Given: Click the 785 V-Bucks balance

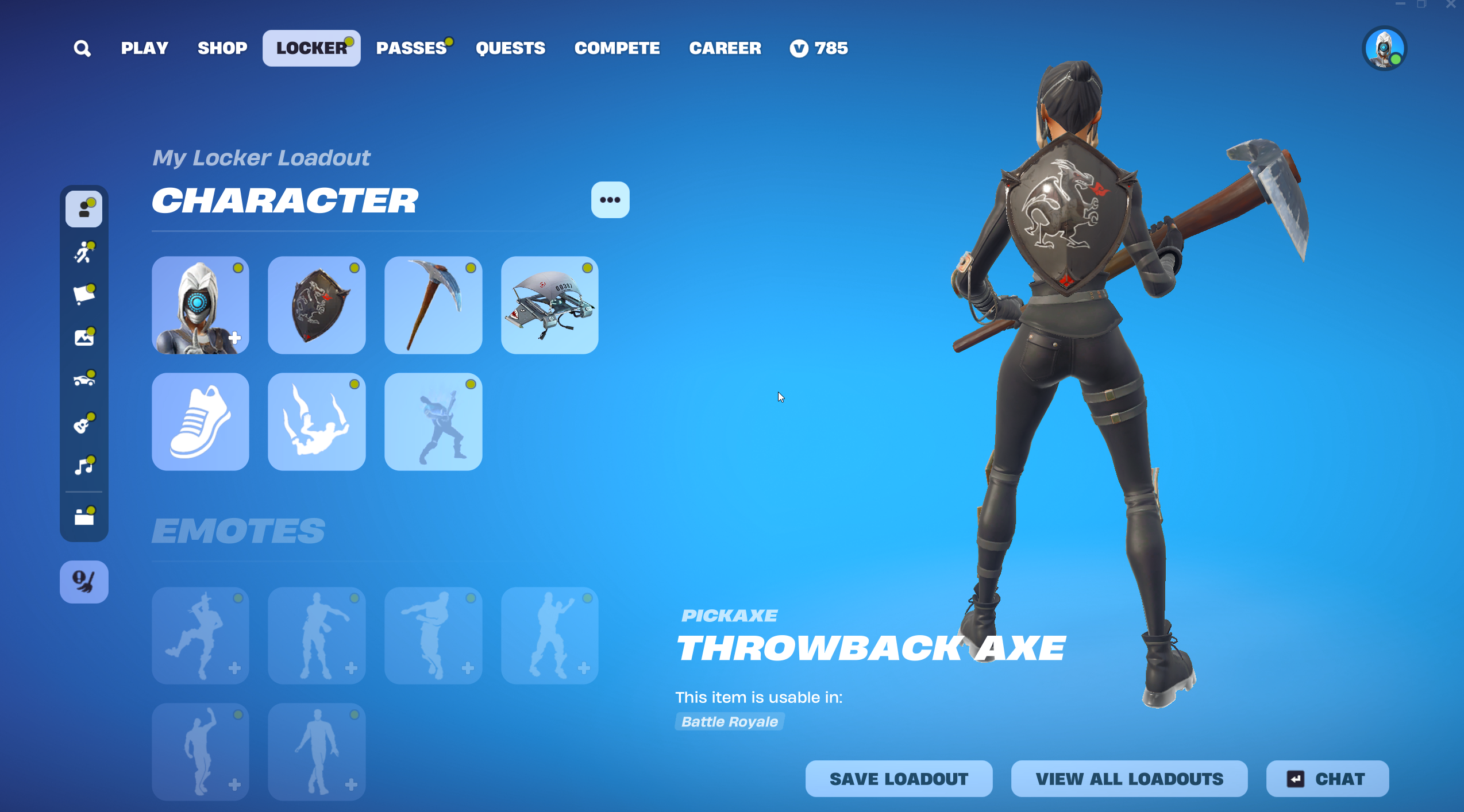Looking at the screenshot, I should coord(819,48).
